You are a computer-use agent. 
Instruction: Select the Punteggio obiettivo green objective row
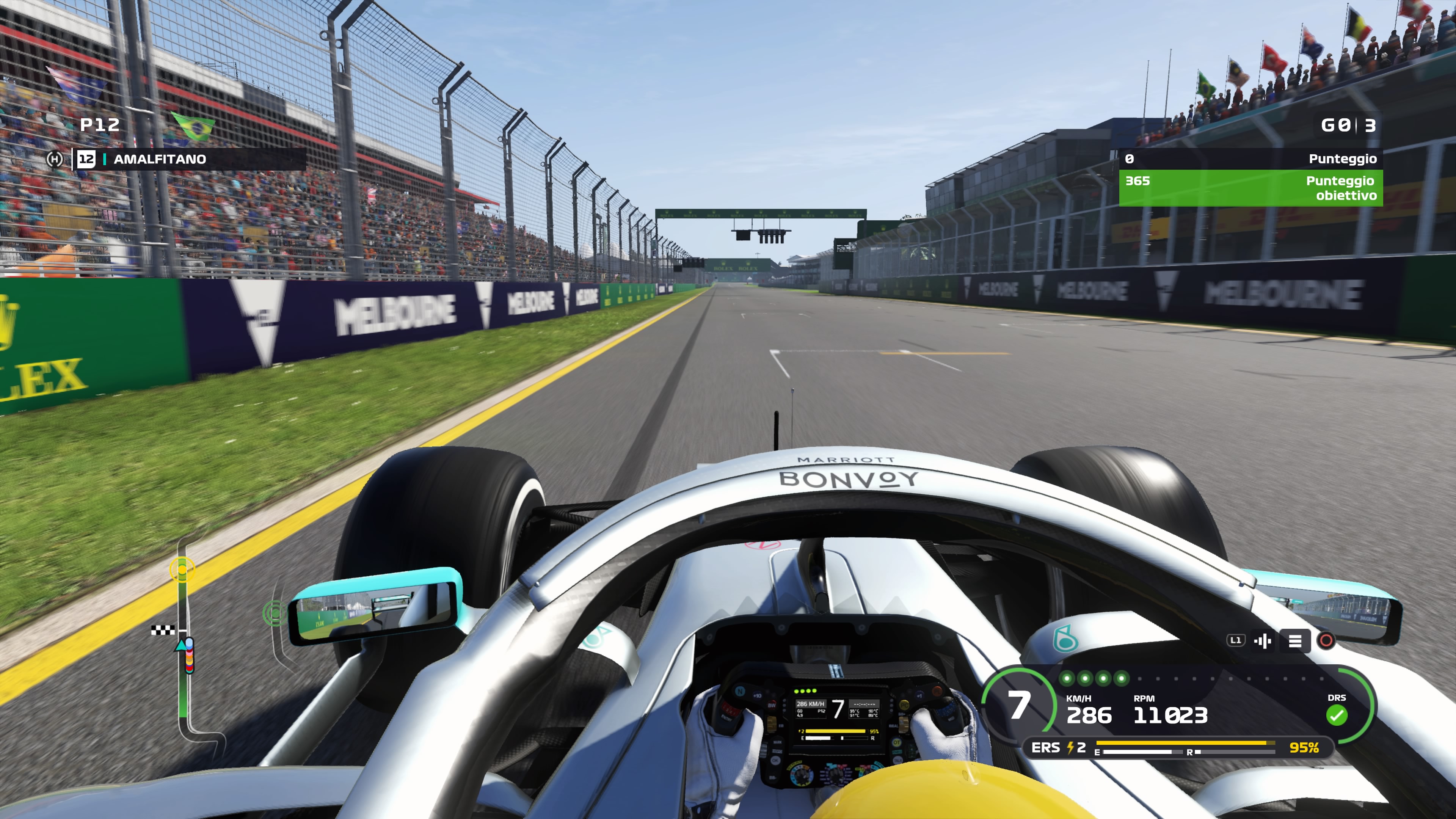pos(1250,188)
